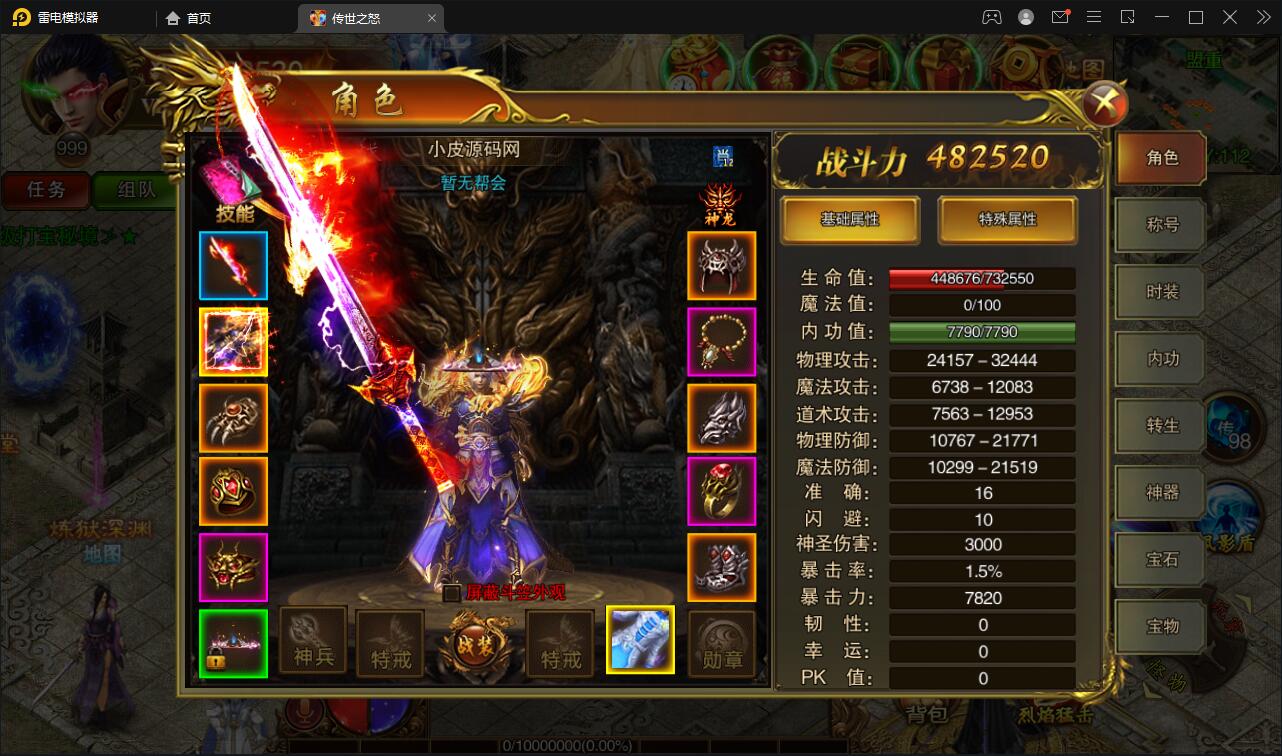The width and height of the screenshot is (1282, 756).
Task: Expand more emulator tools via double-arrow chevron
Action: 1262,16
